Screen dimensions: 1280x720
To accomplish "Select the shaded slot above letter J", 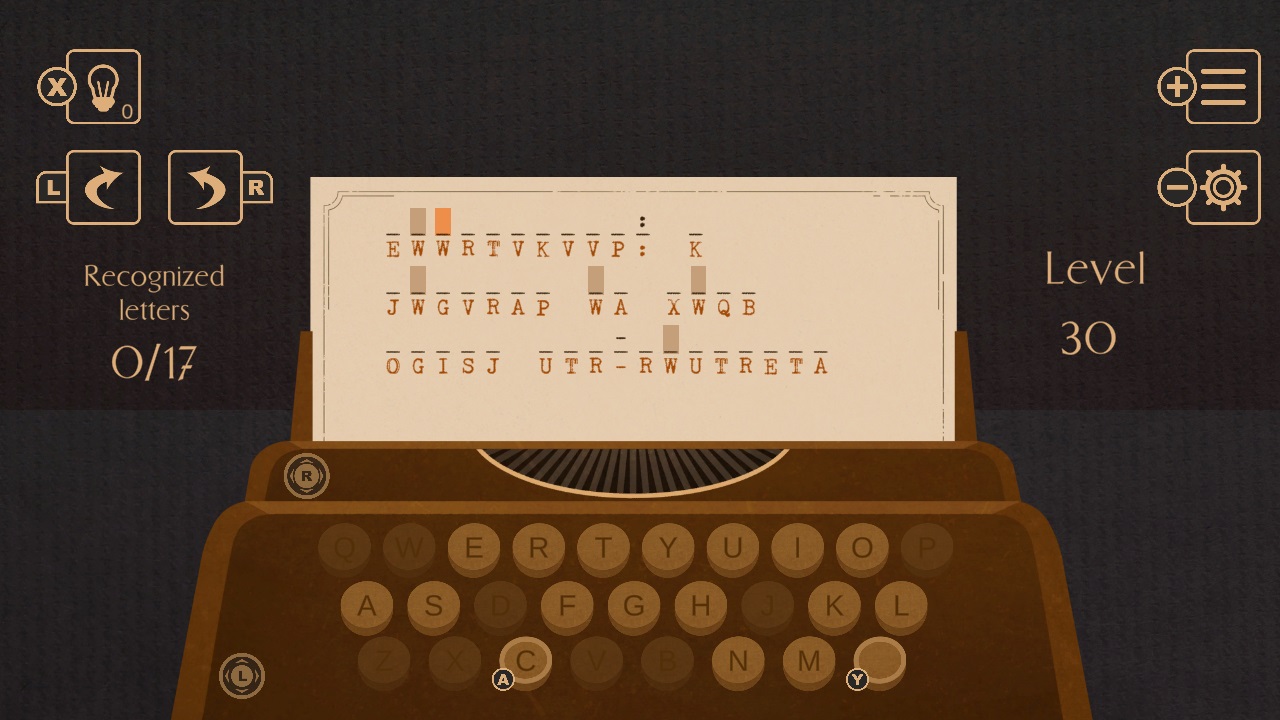I will pos(418,278).
